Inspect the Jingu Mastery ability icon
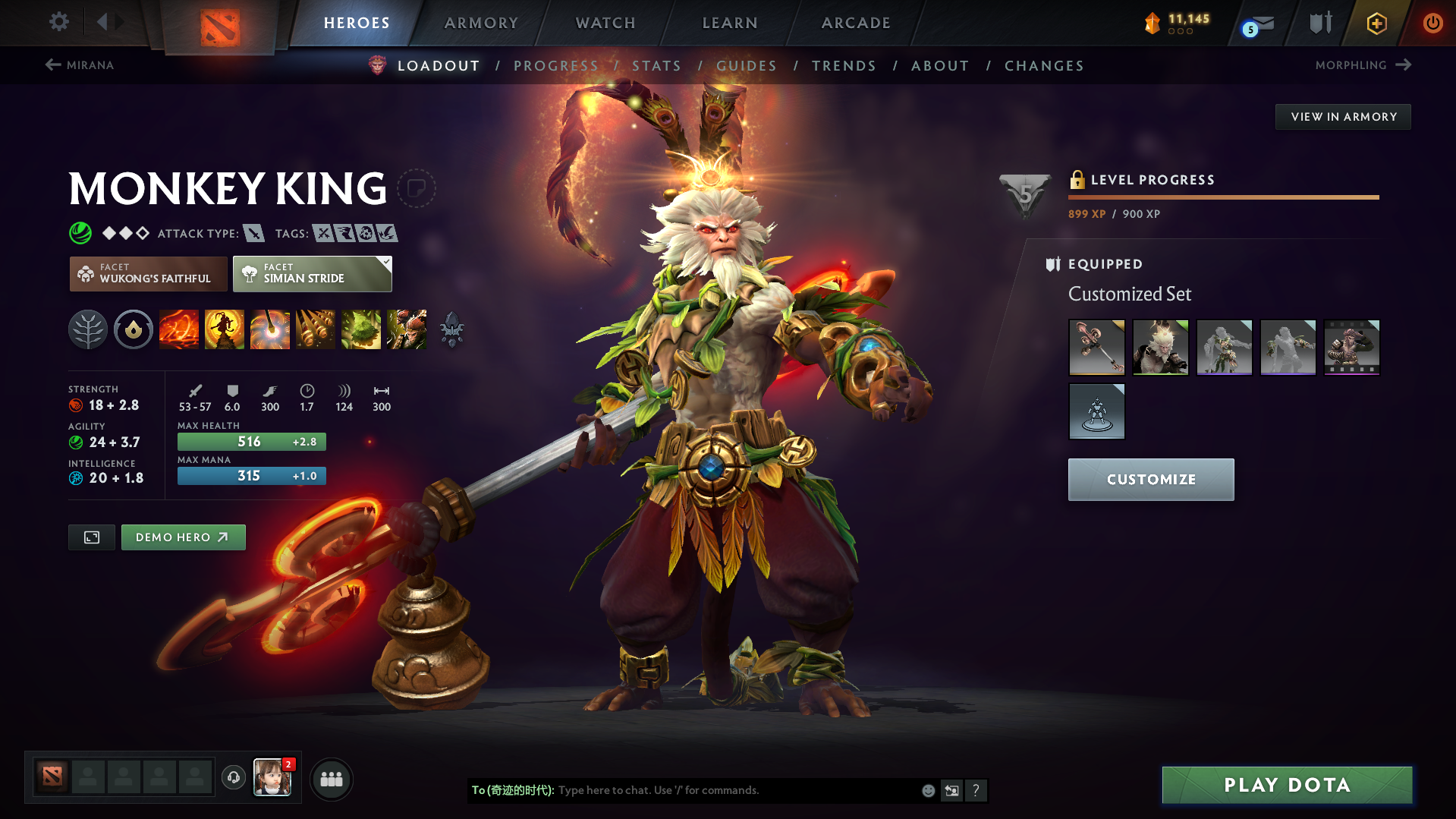Screen dimensions: 1456x819 pos(316,329)
